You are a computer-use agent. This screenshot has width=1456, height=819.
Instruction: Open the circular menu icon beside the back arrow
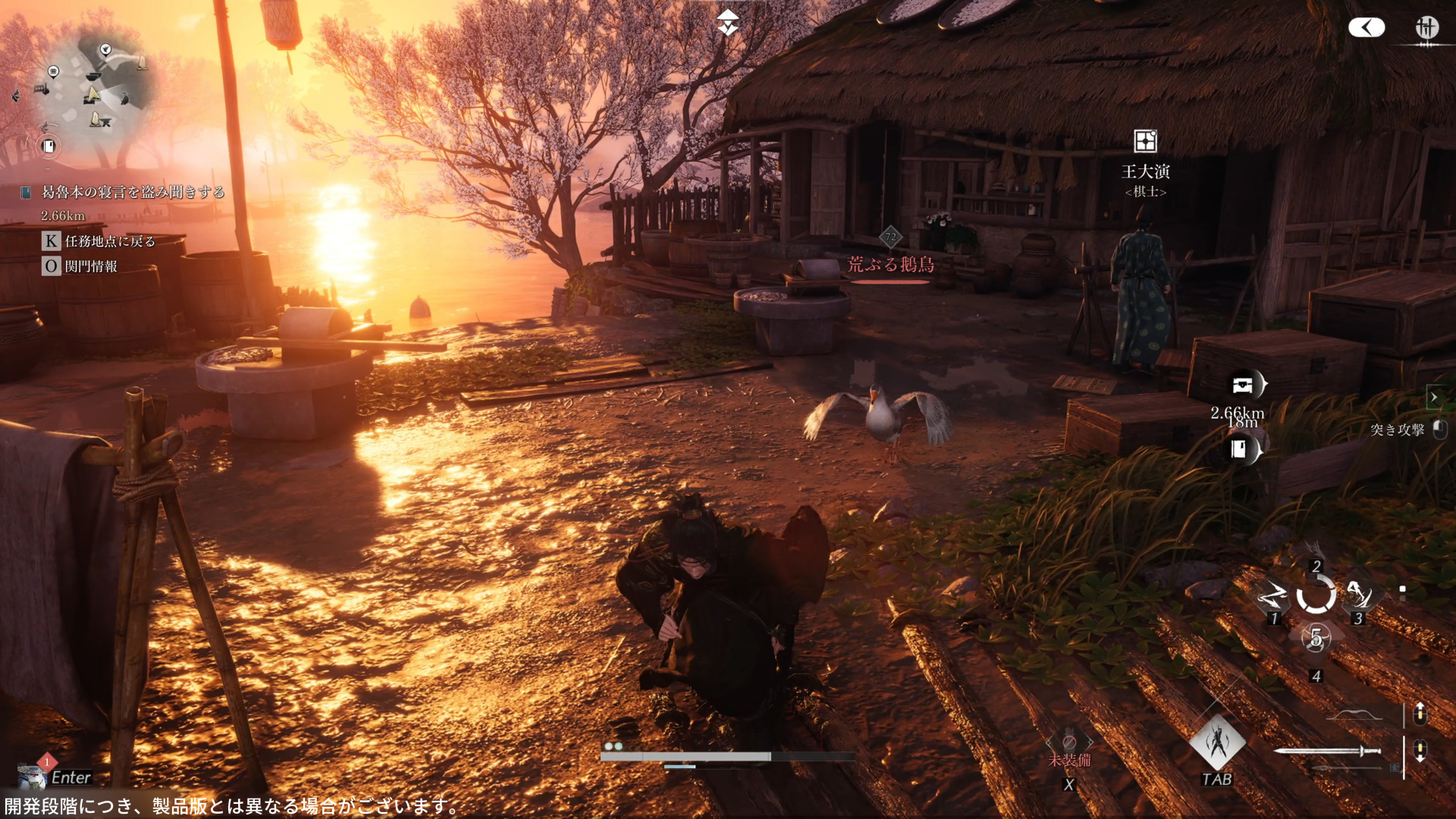pyautogui.click(x=1426, y=28)
